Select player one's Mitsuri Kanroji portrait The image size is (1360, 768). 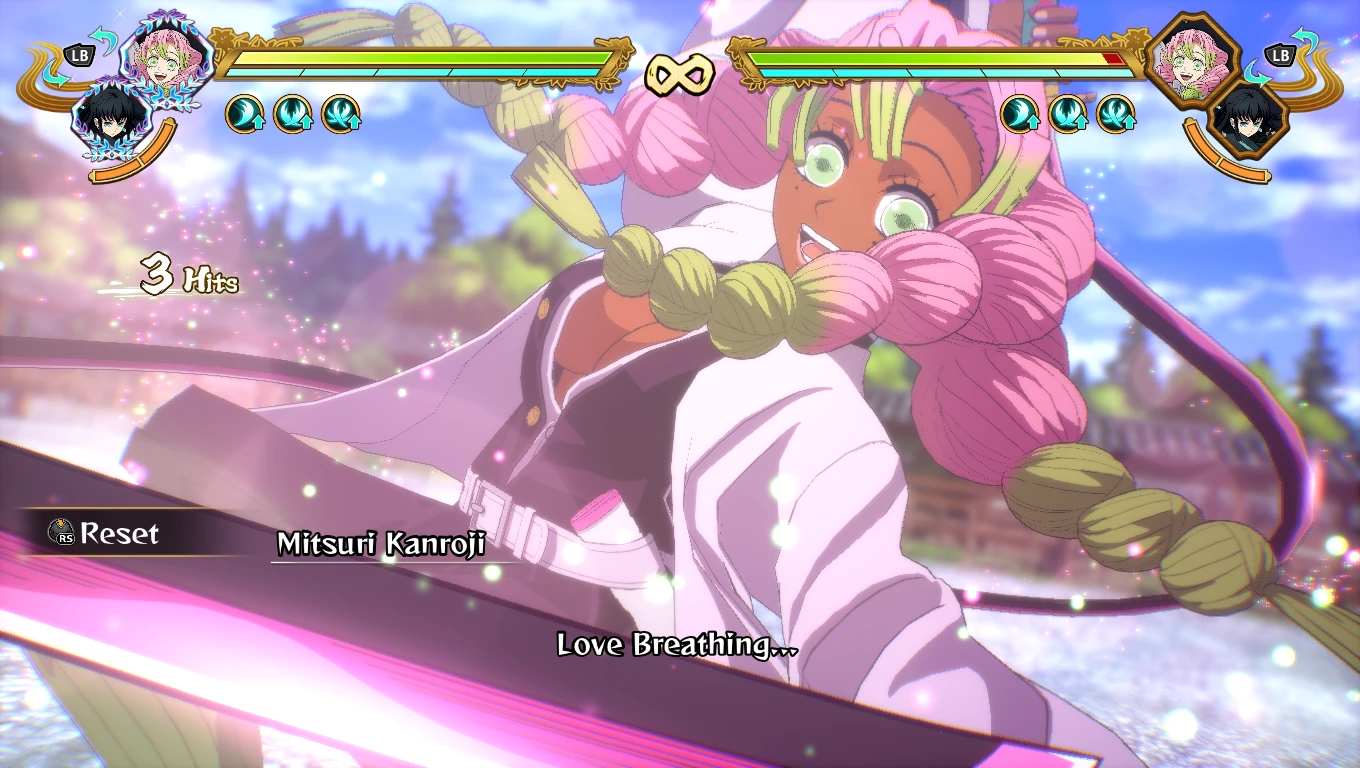pos(167,55)
